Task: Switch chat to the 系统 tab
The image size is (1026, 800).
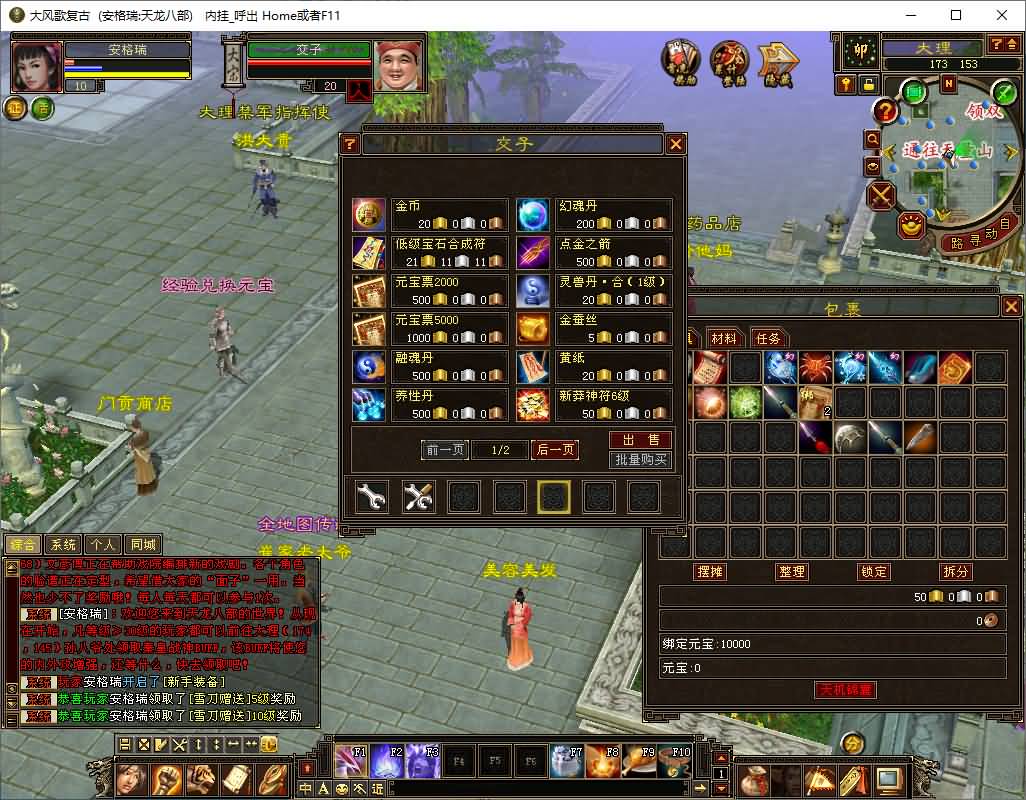Action: [x=63, y=545]
